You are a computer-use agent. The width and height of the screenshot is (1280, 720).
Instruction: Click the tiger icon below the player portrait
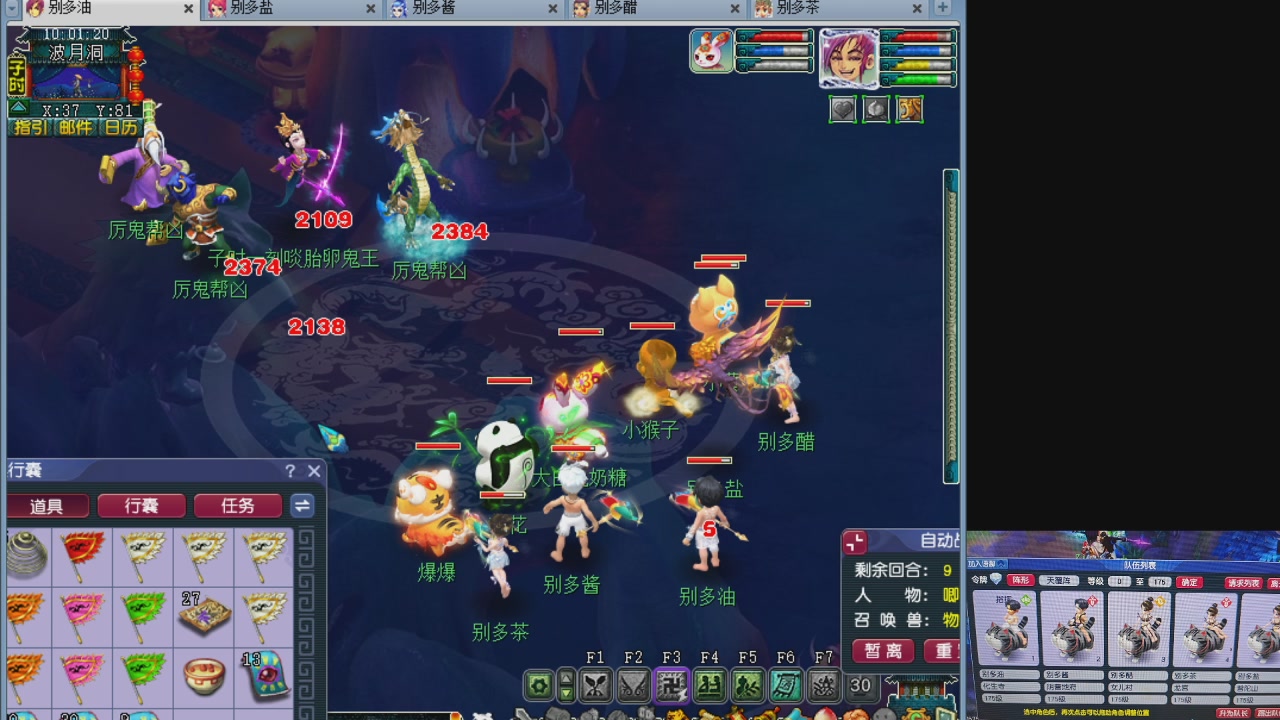point(909,110)
